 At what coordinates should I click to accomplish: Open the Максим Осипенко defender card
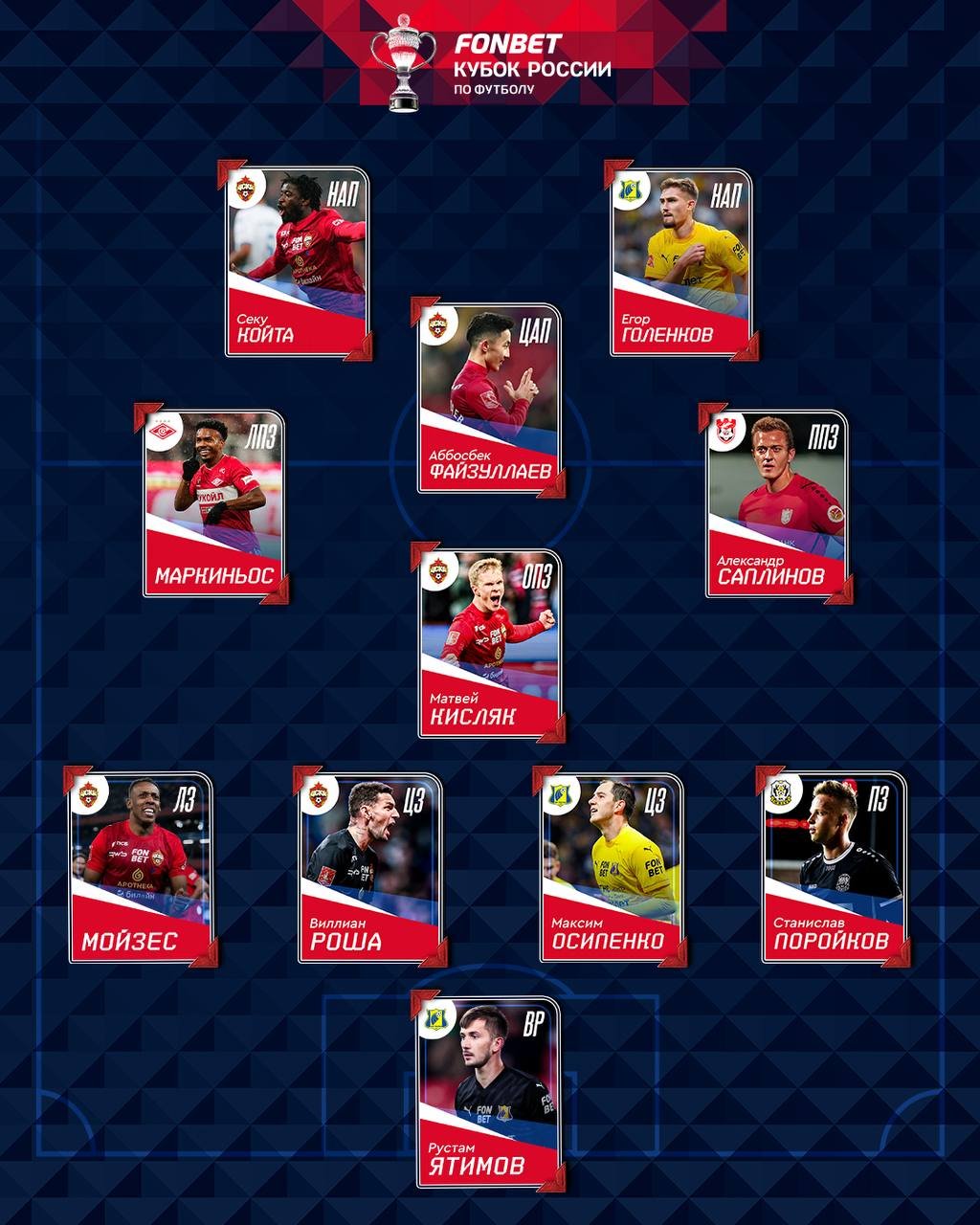(611, 868)
